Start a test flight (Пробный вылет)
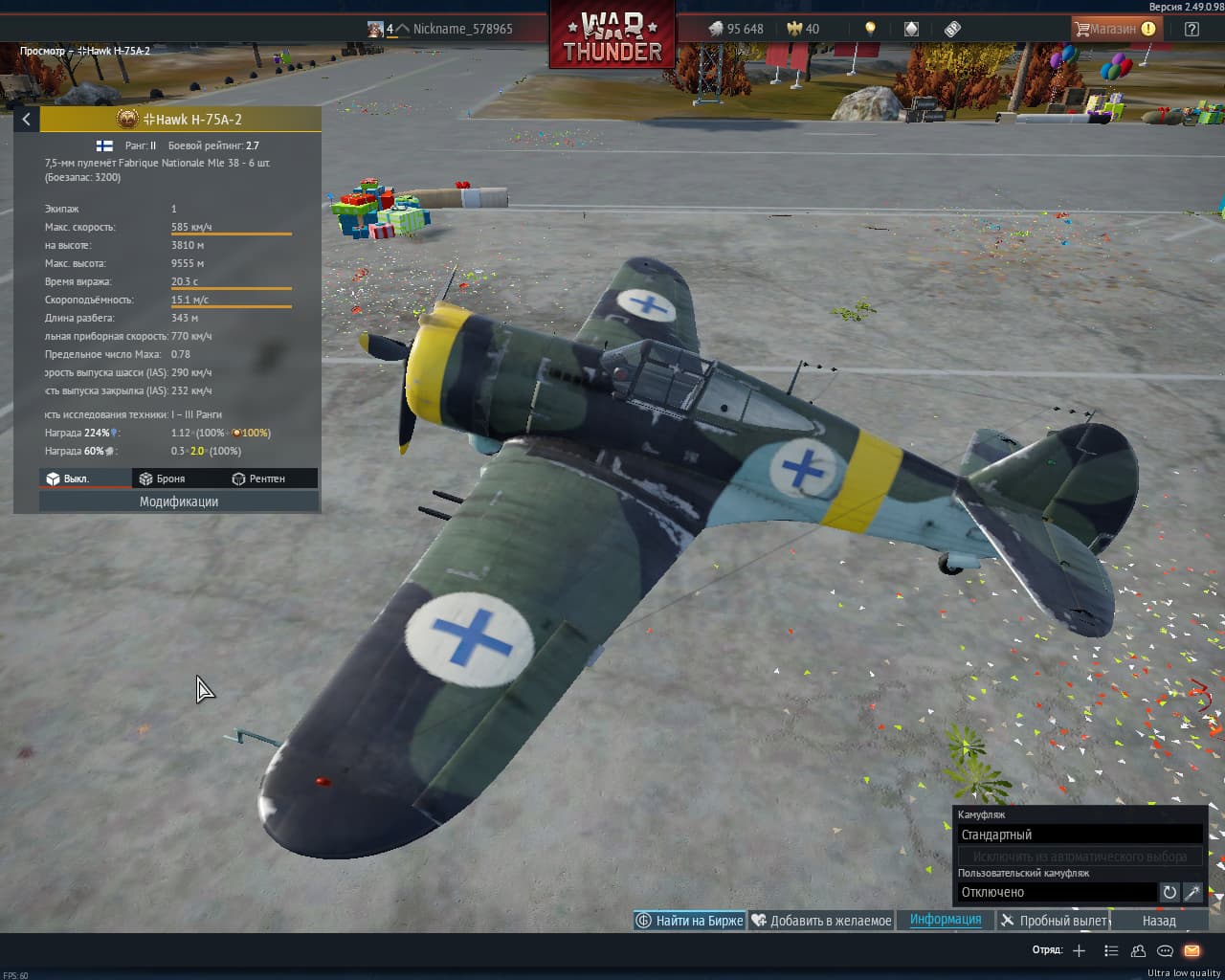Screen dimensions: 1225x980 click(x=1054, y=921)
